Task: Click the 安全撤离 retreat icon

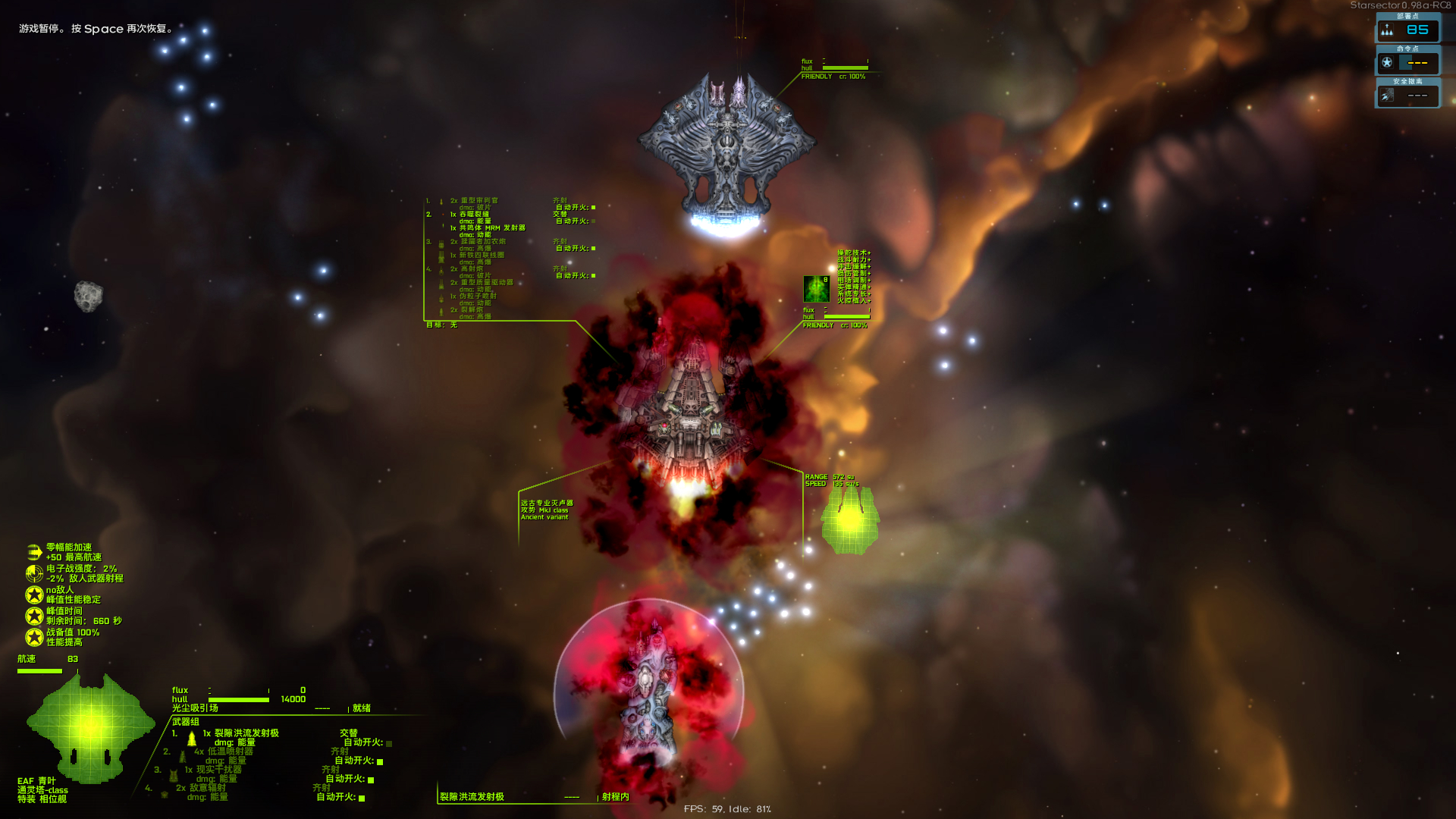Action: pyautogui.click(x=1387, y=96)
